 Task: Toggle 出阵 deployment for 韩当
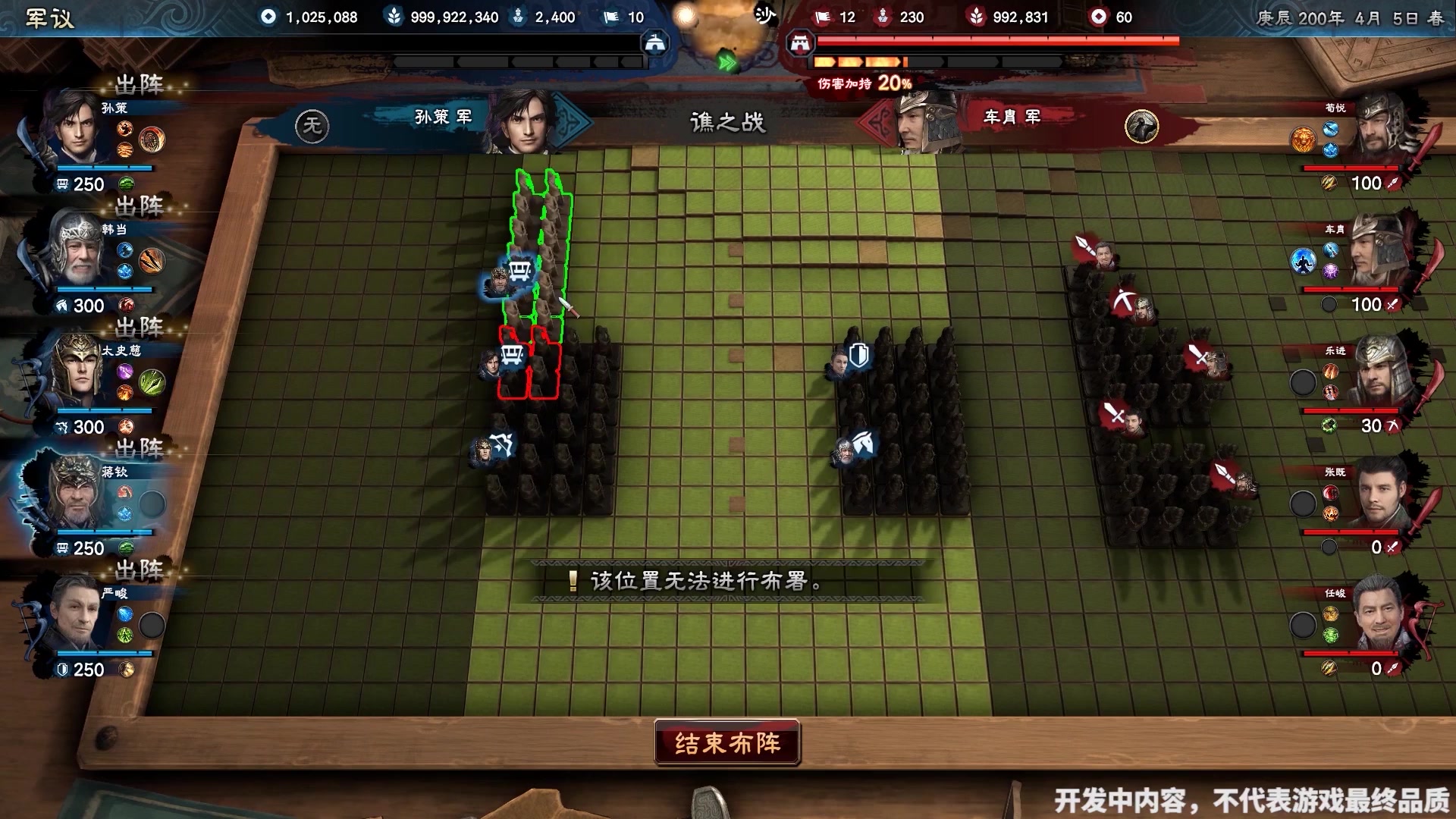(138, 207)
